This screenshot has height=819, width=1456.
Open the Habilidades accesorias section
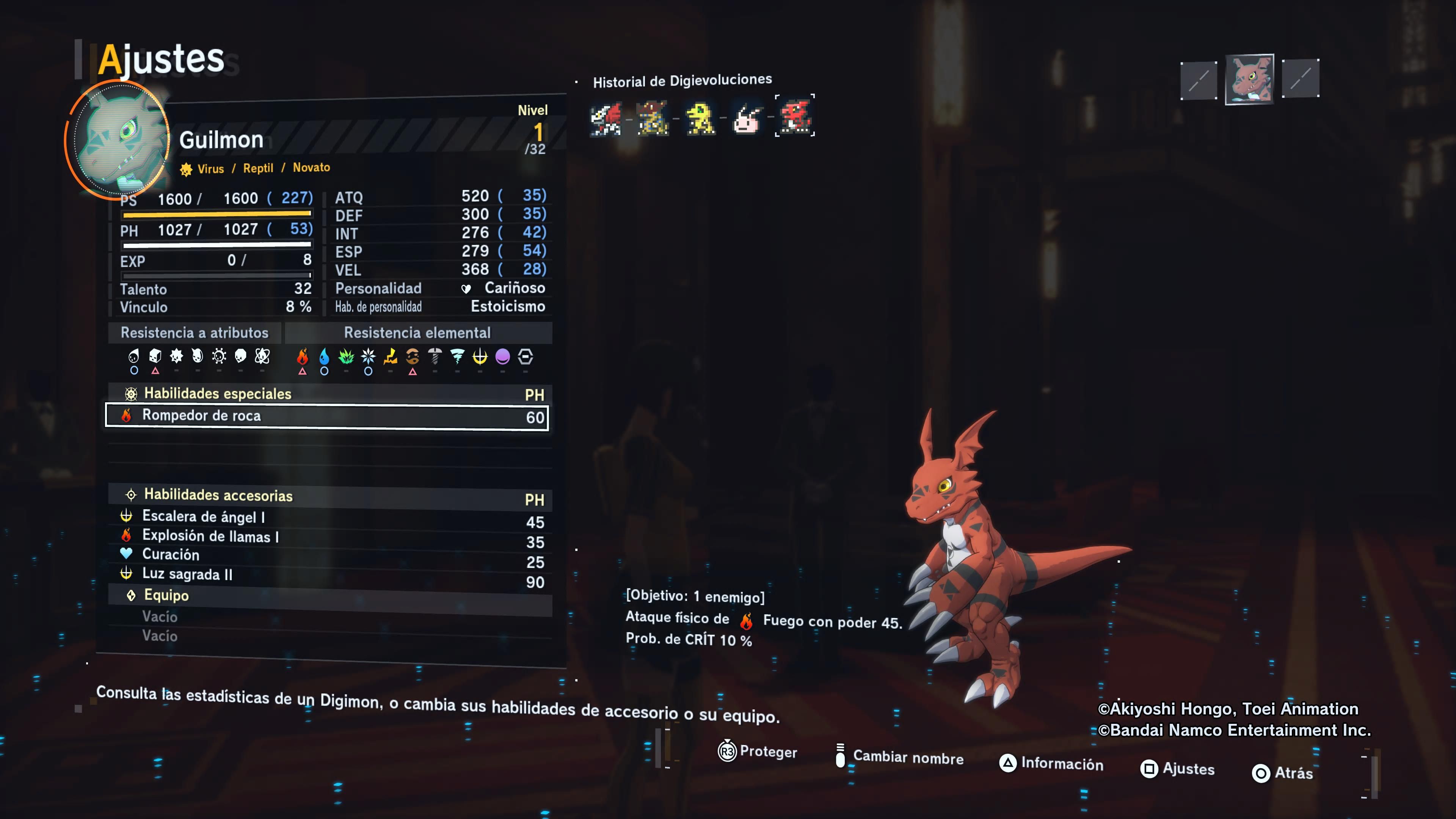coord(218,496)
